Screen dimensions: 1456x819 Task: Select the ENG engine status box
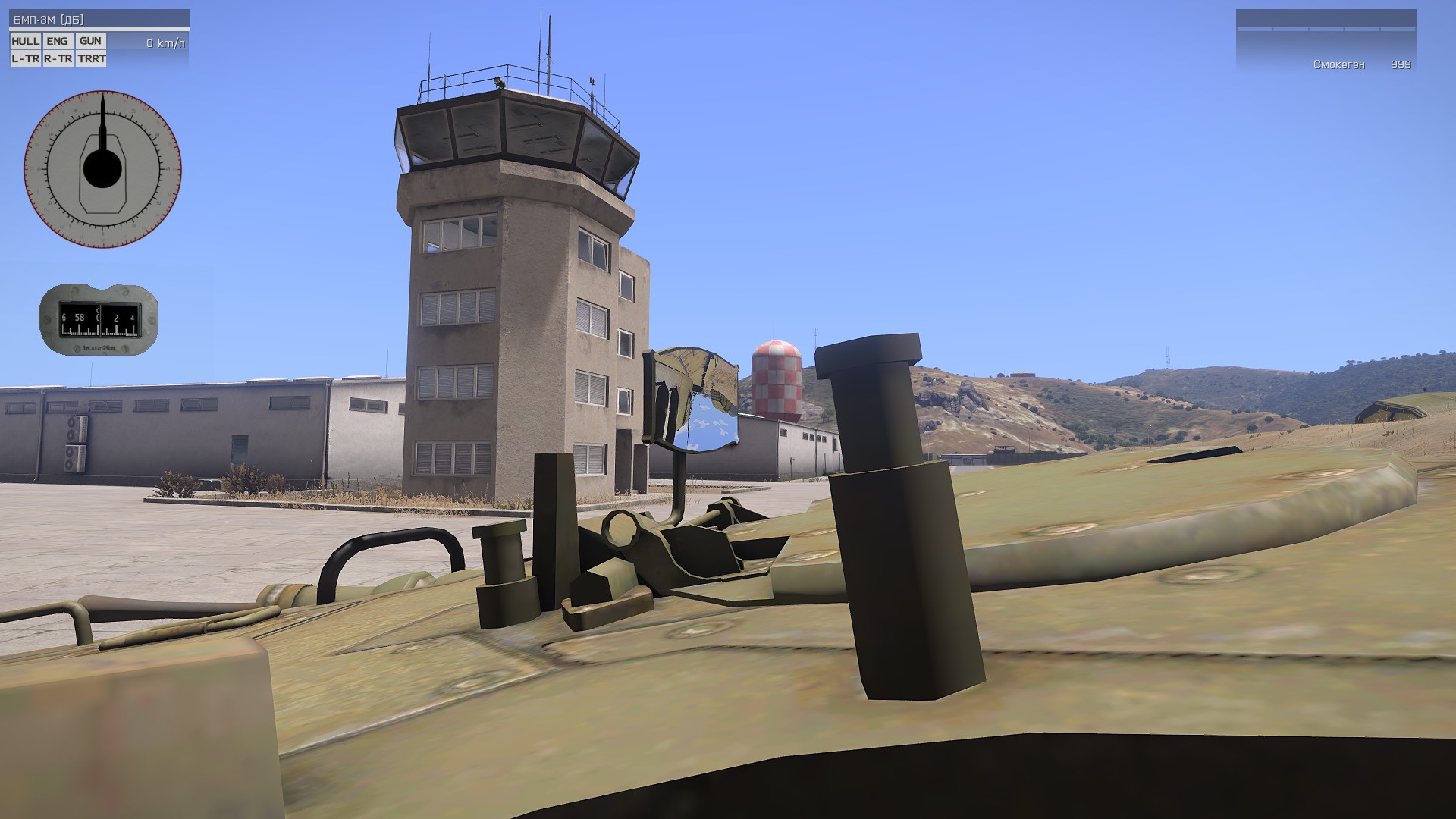pos(58,42)
